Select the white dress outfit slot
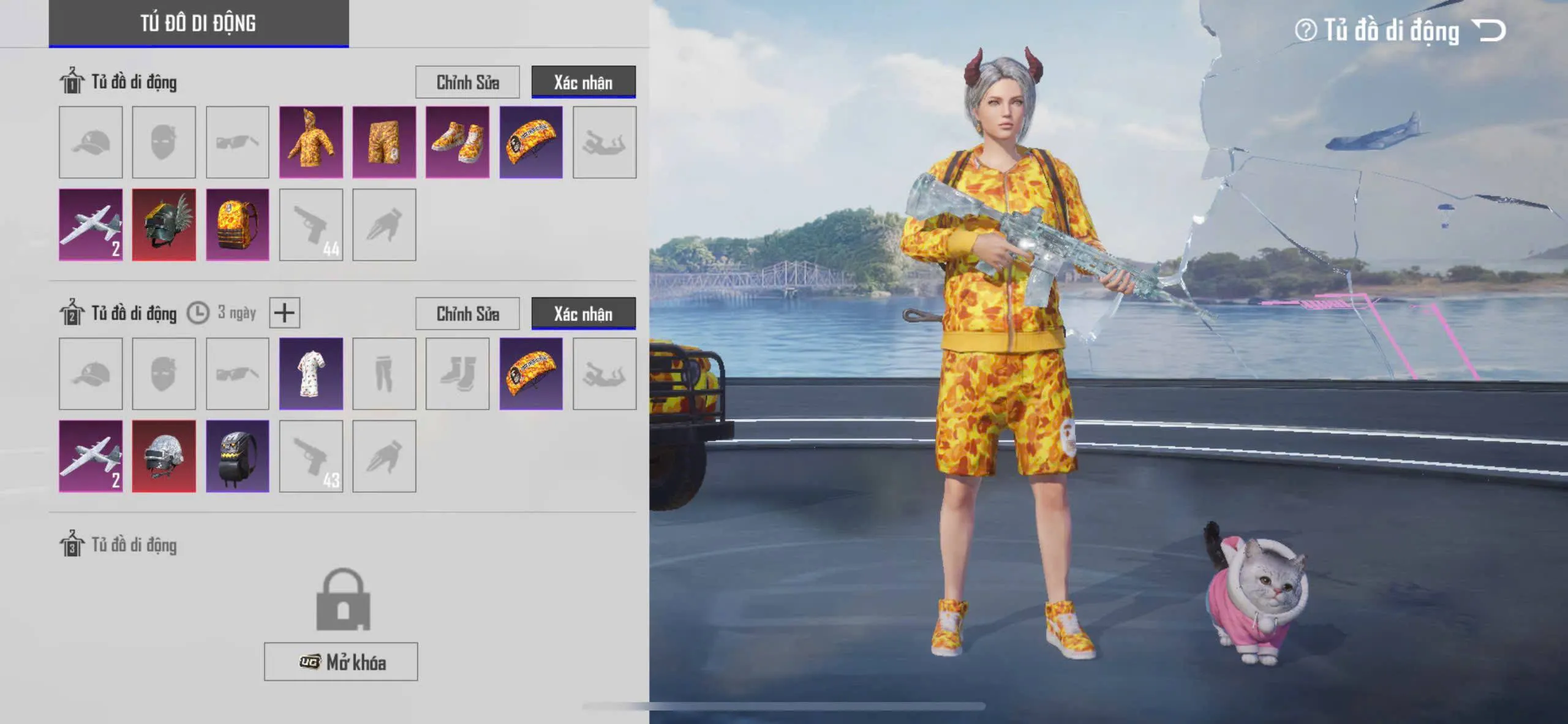This screenshot has height=724, width=1568. (x=311, y=374)
